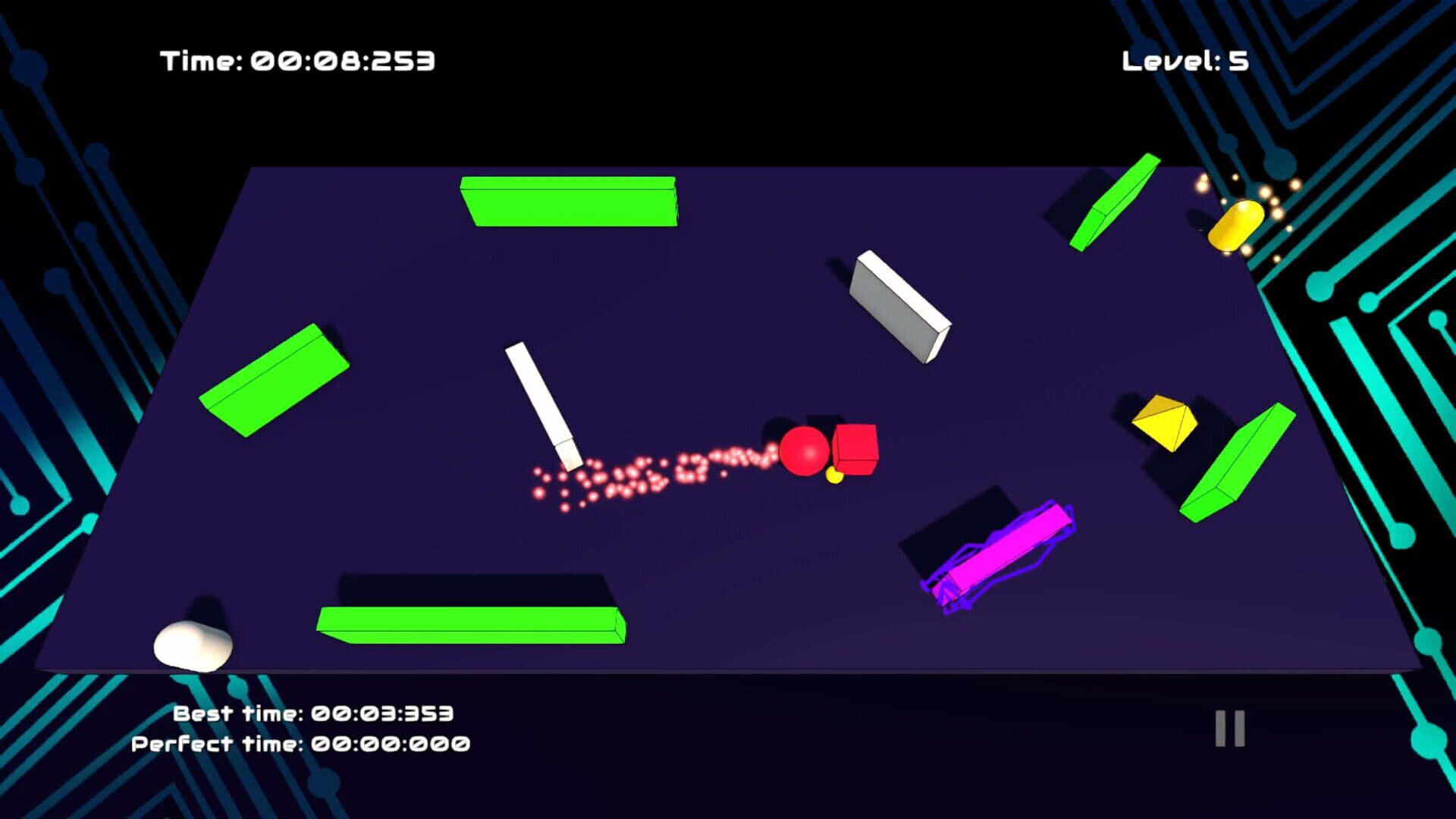Click the Time: 00:08:253 display
This screenshot has height=819, width=1456.
click(297, 61)
